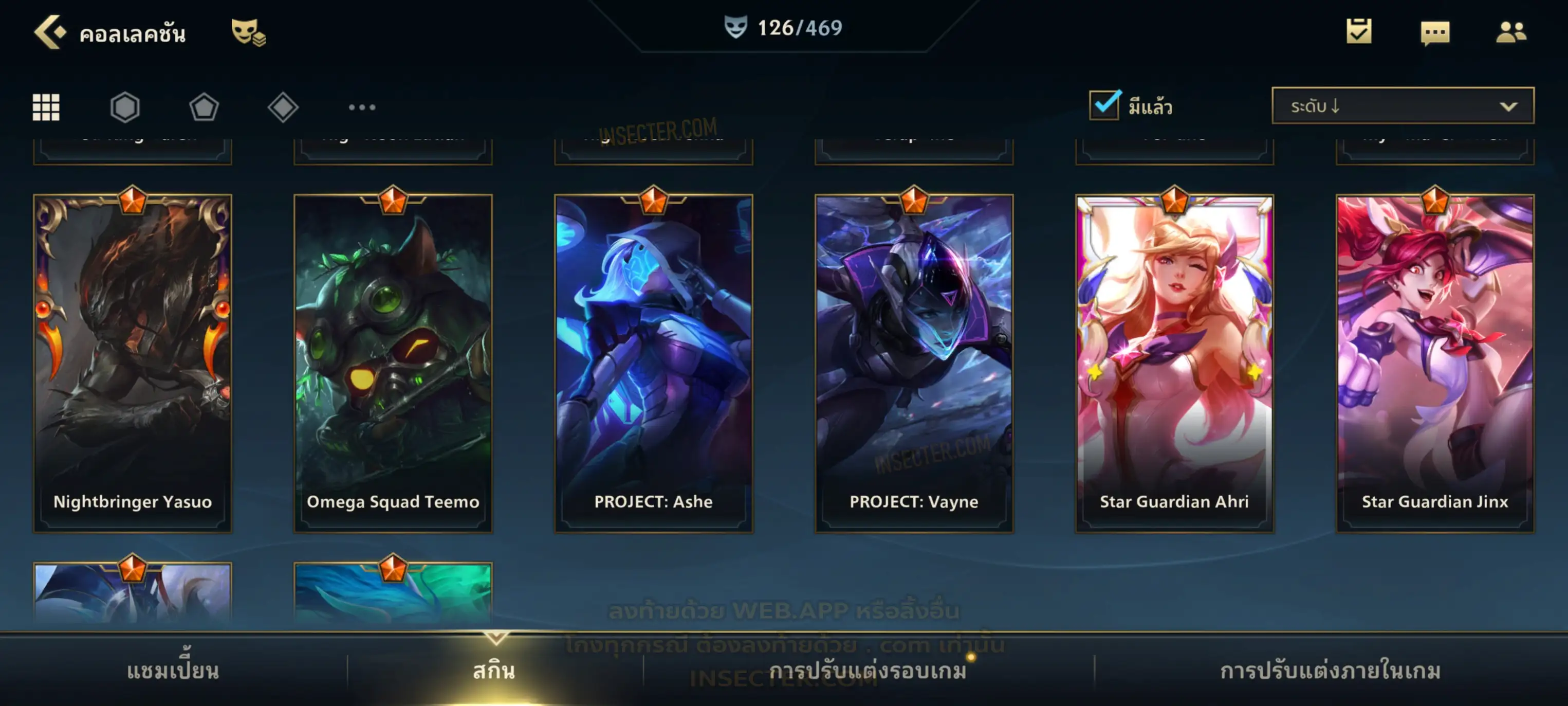Open the missions checklist icon
Viewport: 1568px width, 706px height.
(x=1359, y=32)
